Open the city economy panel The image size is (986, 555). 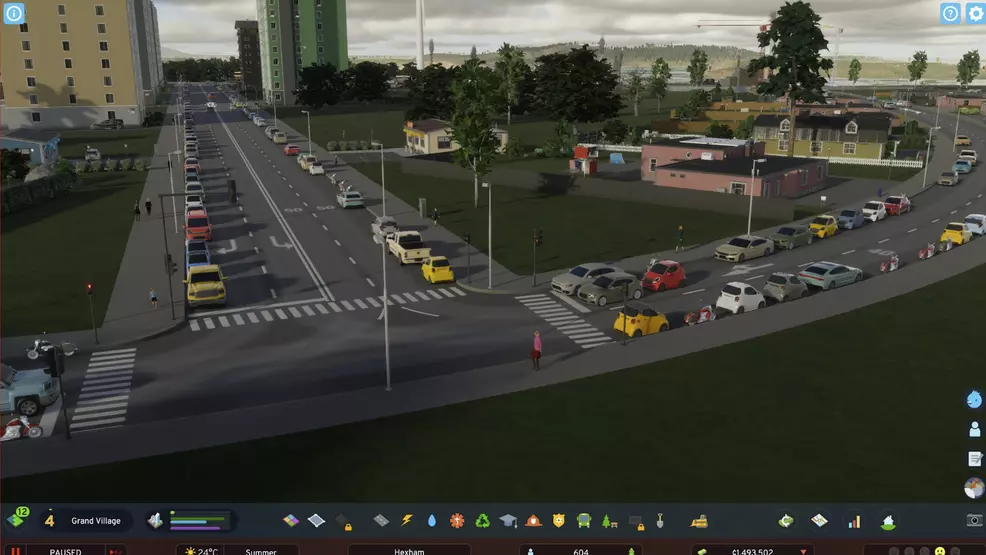coord(787,520)
